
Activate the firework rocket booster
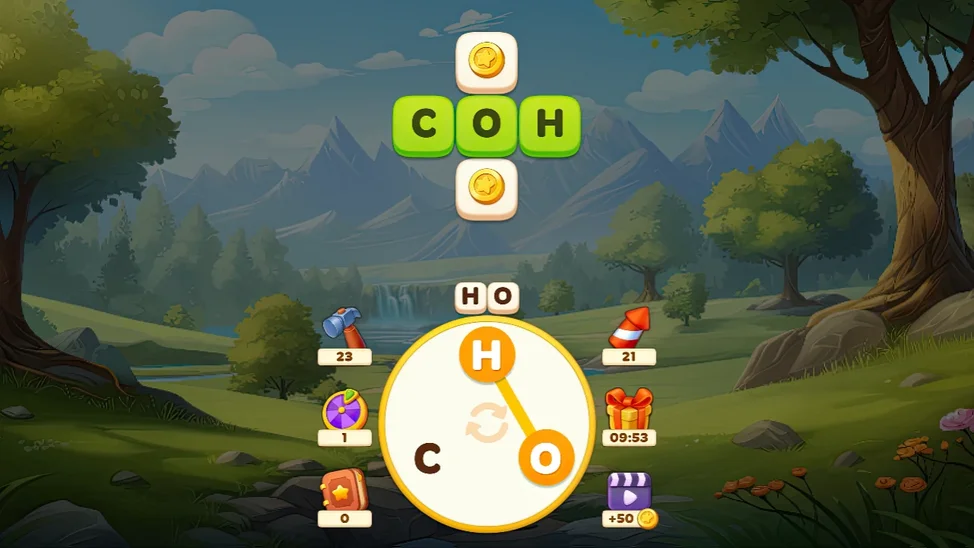(629, 327)
